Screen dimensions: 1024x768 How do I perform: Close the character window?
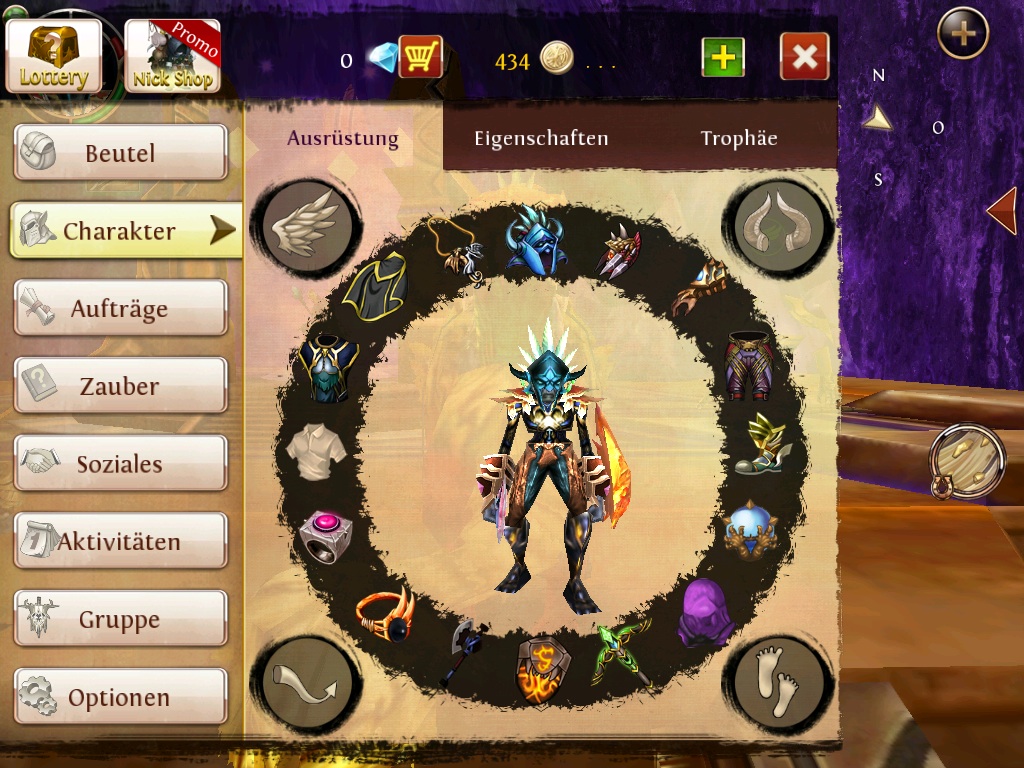[x=804, y=57]
